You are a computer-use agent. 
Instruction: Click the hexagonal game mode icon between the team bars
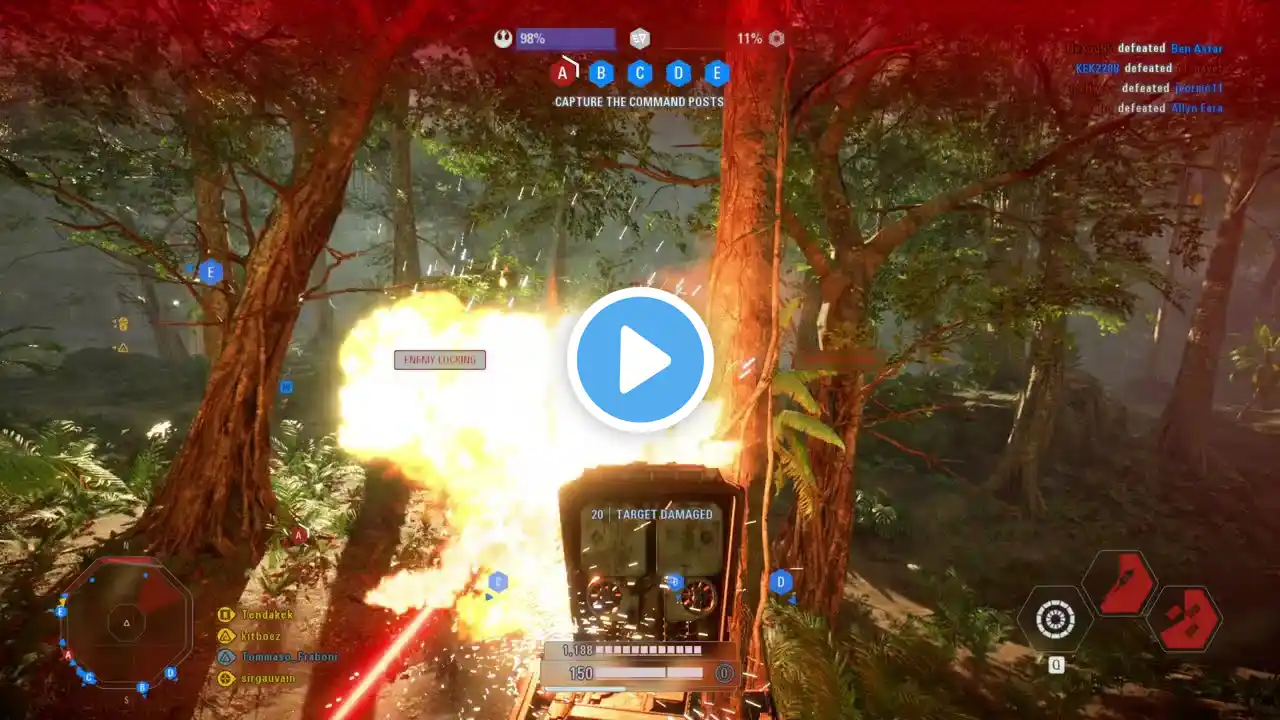640,39
